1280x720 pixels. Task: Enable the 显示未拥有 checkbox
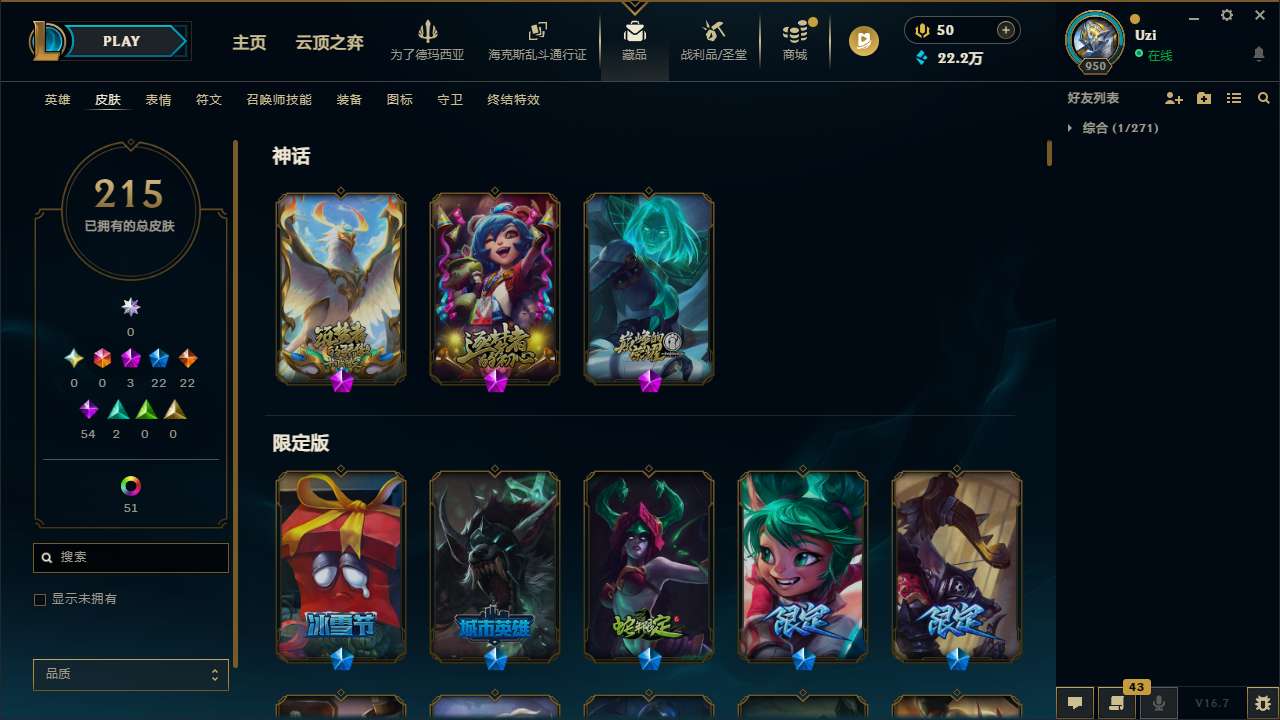click(x=40, y=599)
